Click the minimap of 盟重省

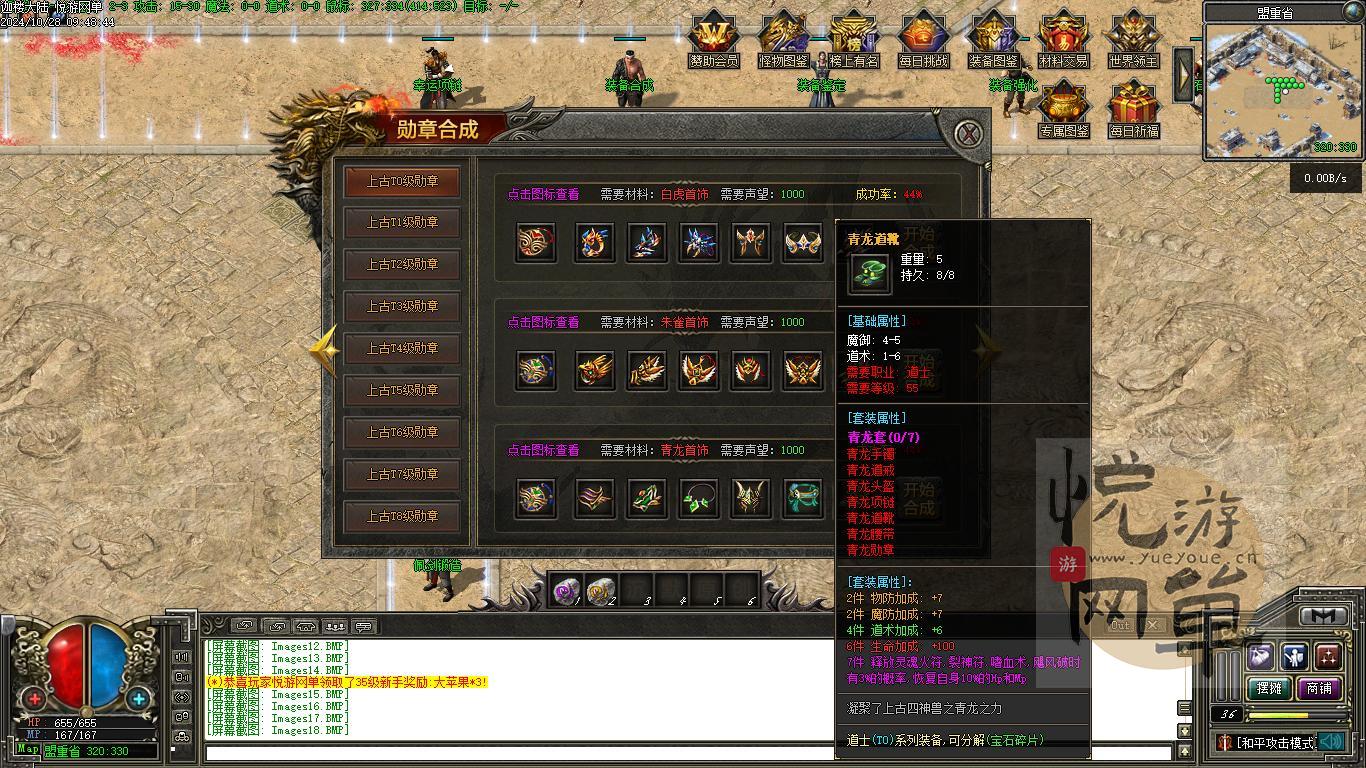coord(1273,88)
